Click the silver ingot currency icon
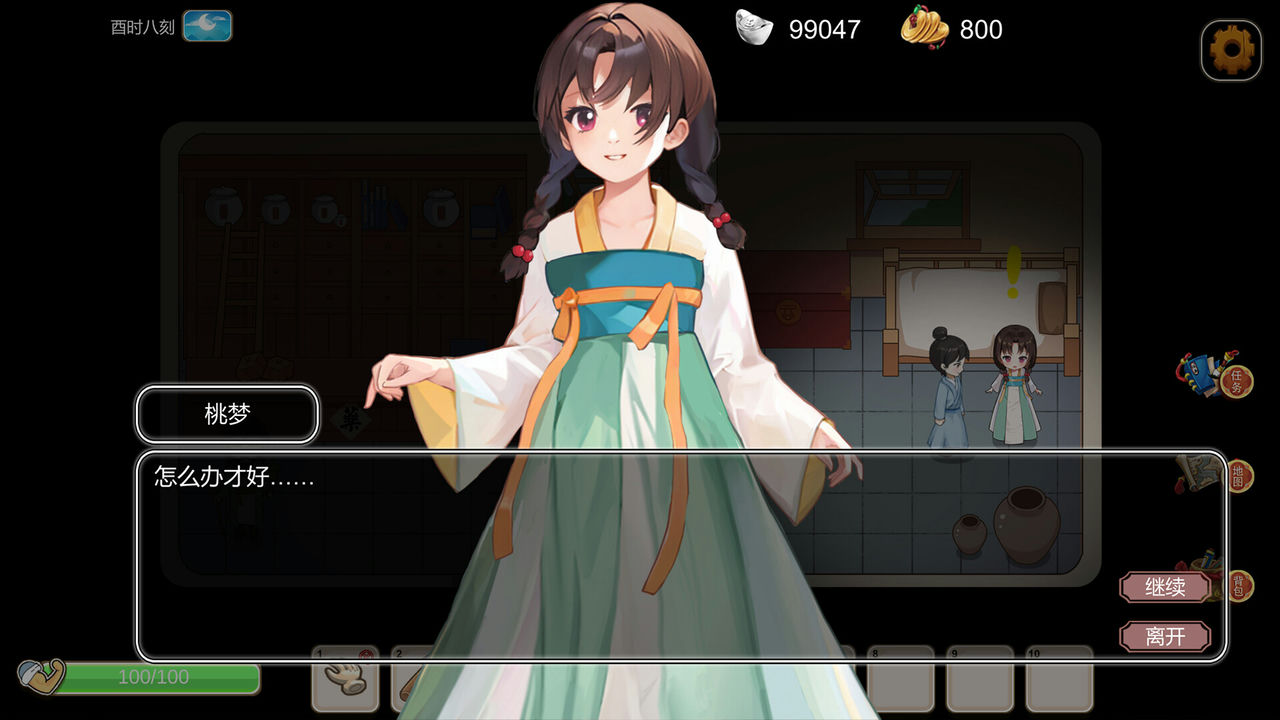Image resolution: width=1280 pixels, height=720 pixels. pyautogui.click(x=753, y=29)
